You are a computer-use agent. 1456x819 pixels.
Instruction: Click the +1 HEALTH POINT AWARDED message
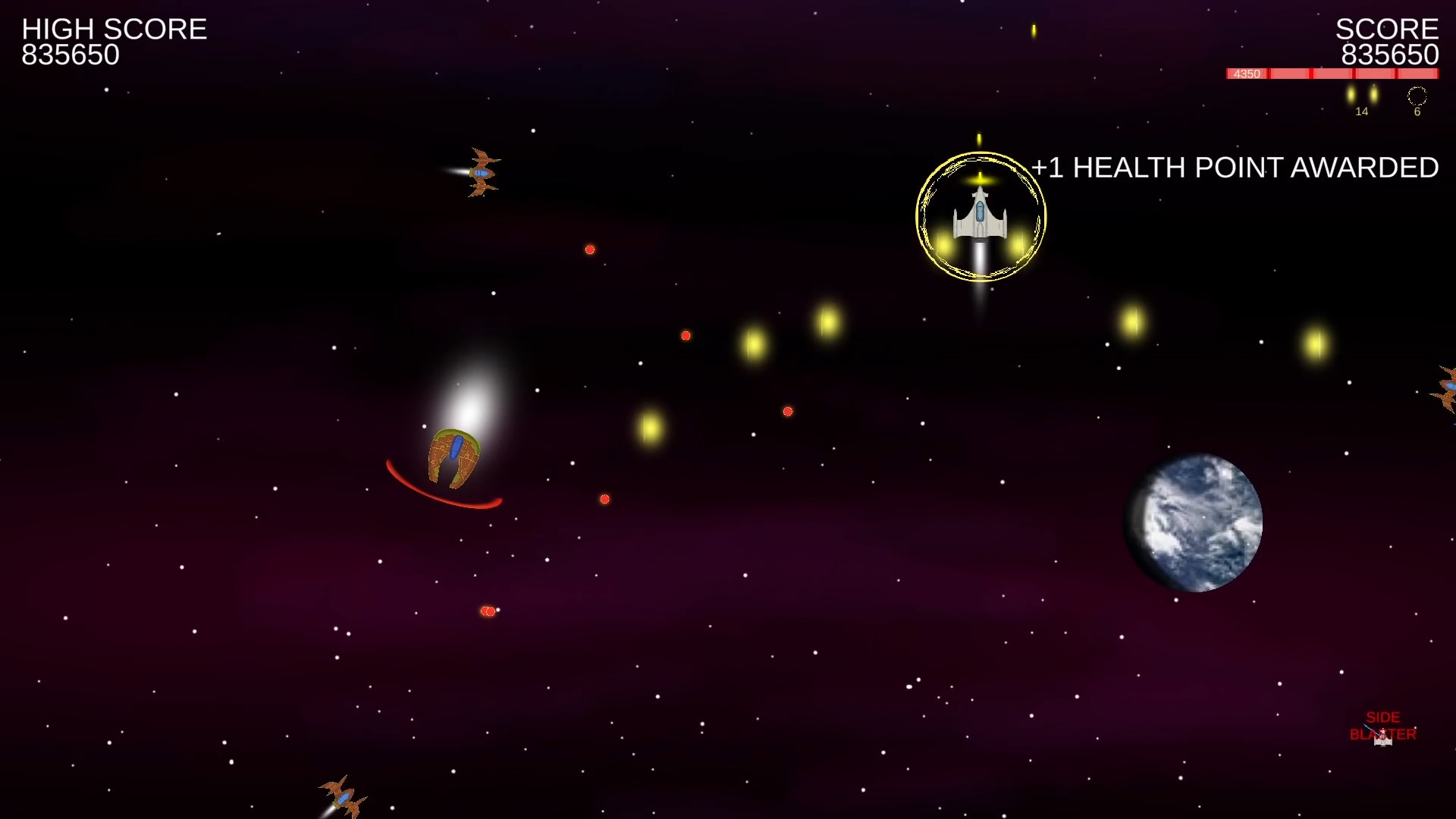(1234, 168)
